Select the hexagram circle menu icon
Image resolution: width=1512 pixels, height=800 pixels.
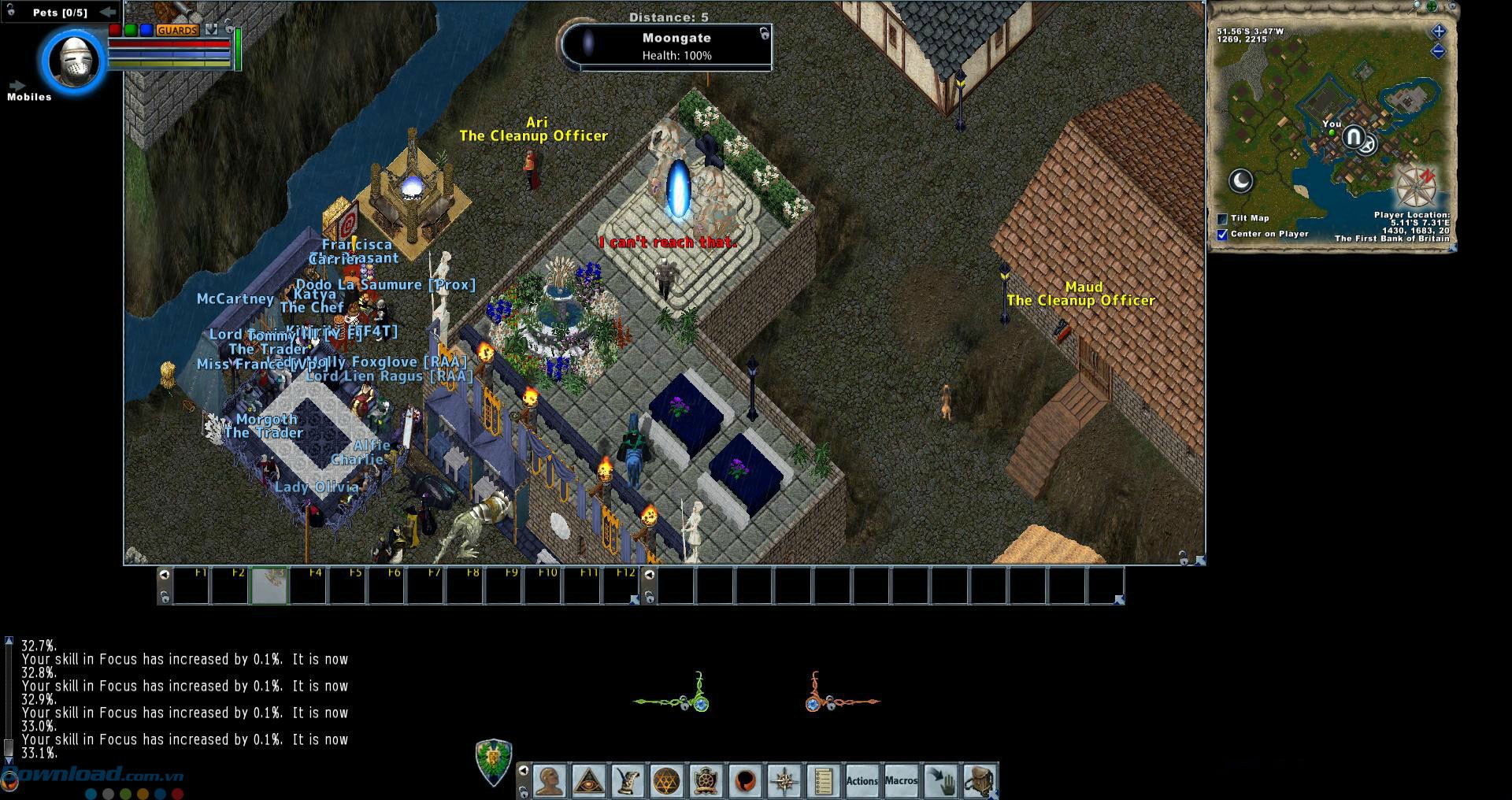(x=666, y=781)
